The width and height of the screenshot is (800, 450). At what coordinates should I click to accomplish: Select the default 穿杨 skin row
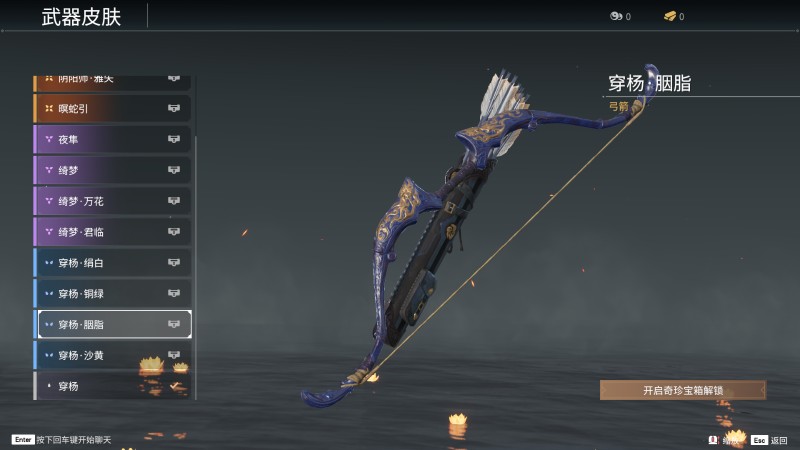tap(113, 385)
